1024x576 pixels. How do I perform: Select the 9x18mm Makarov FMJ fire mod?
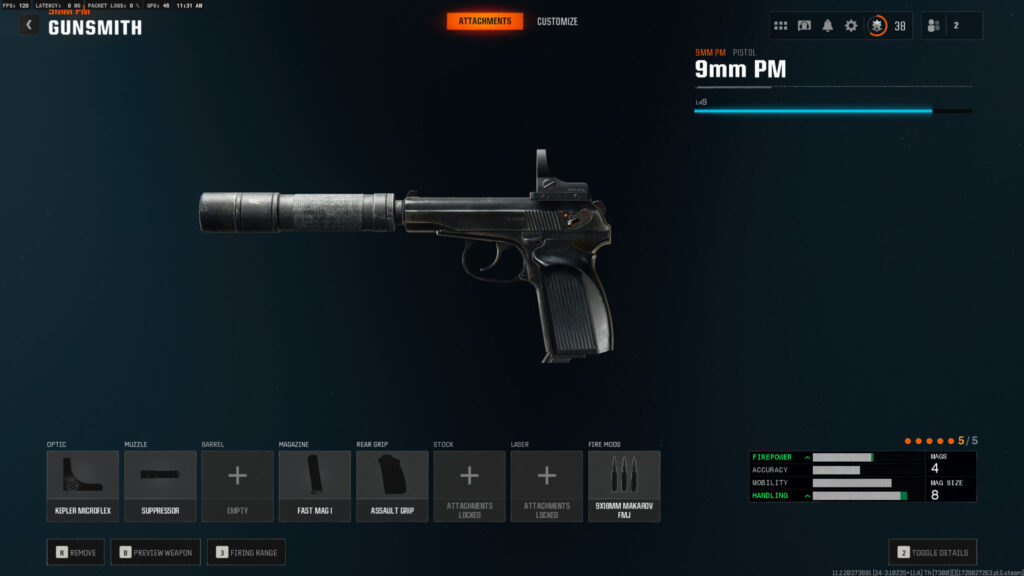[624, 485]
